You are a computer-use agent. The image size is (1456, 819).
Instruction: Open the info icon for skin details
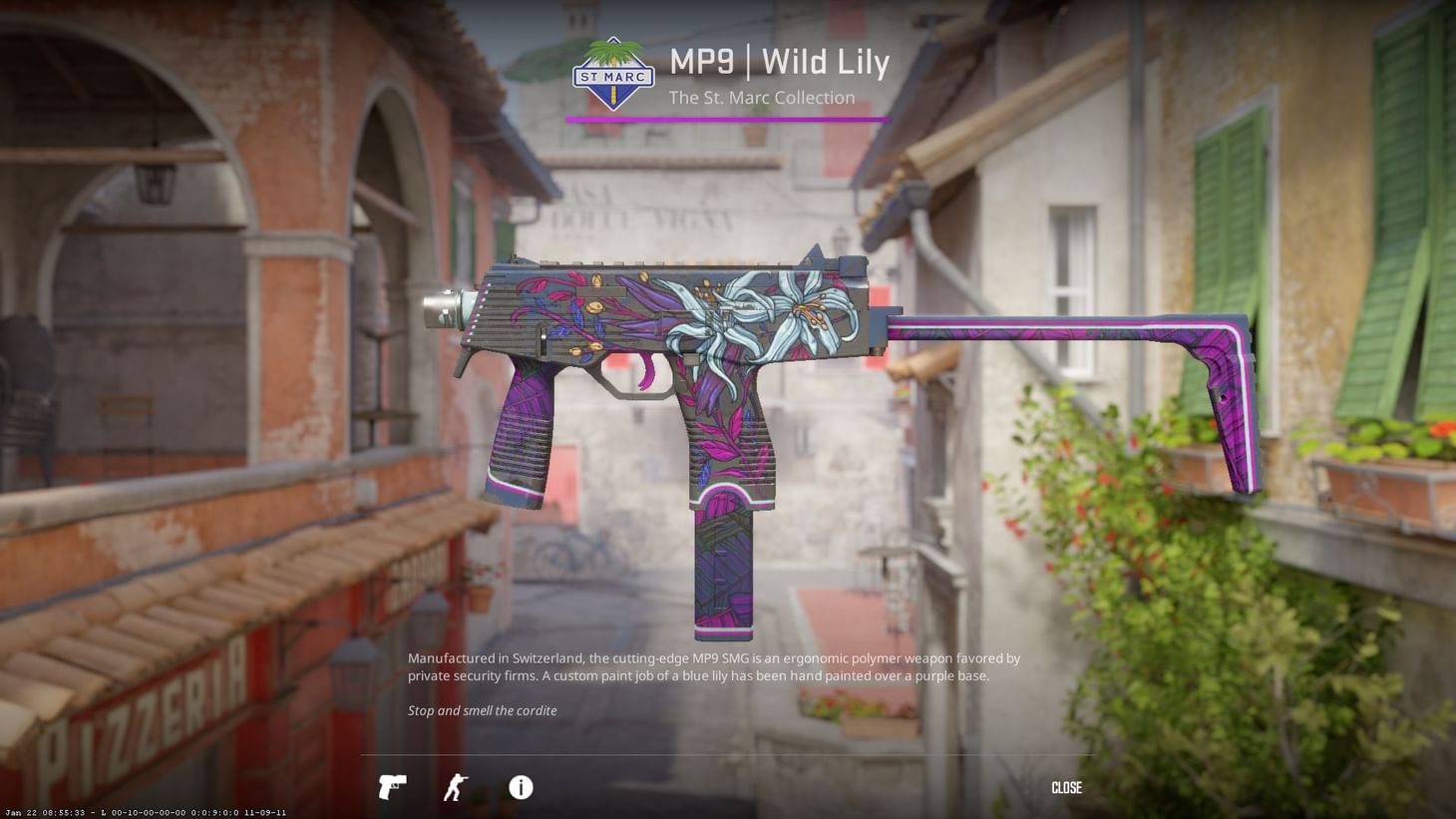coord(520,788)
